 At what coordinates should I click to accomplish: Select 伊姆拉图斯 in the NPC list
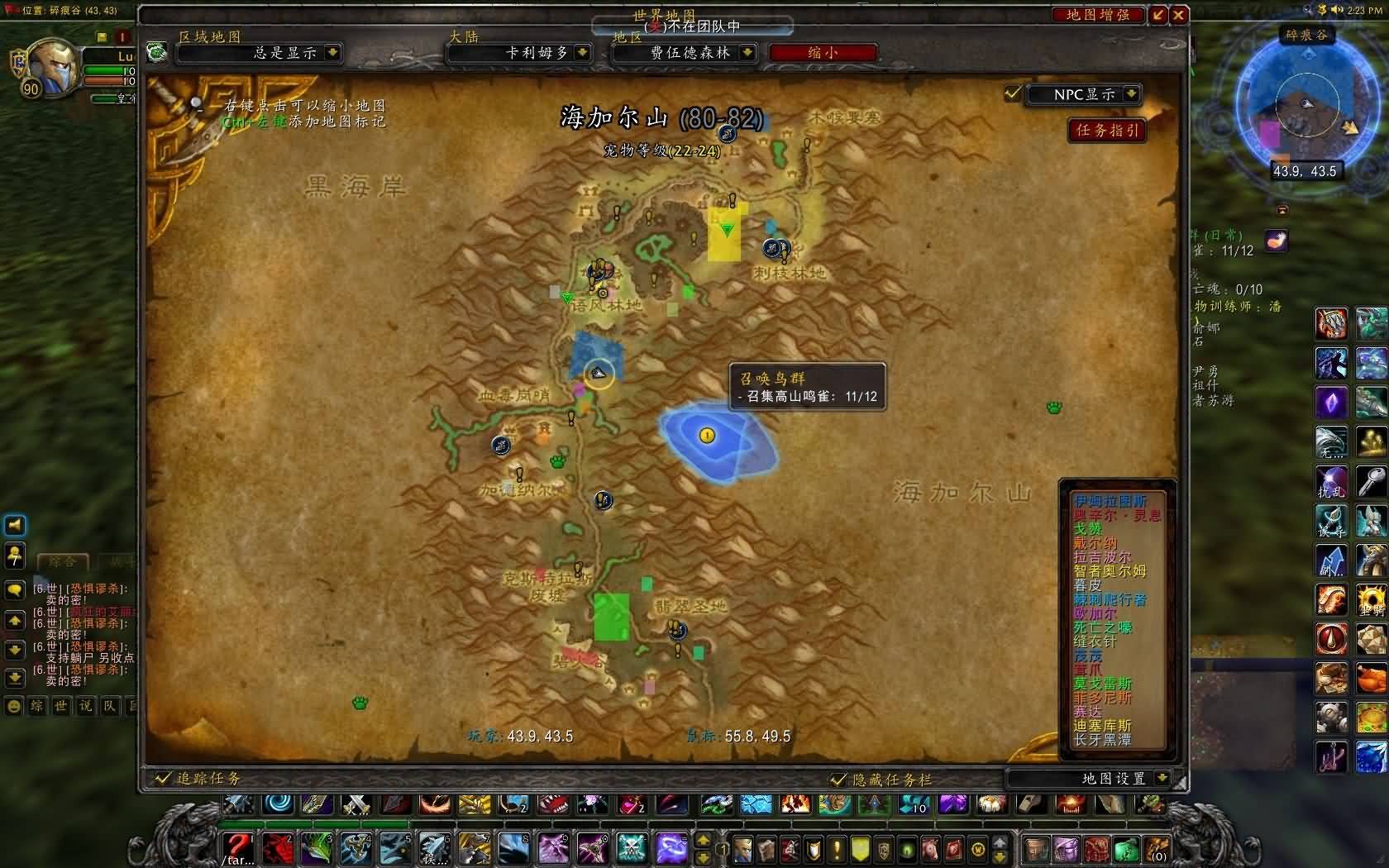(1110, 501)
